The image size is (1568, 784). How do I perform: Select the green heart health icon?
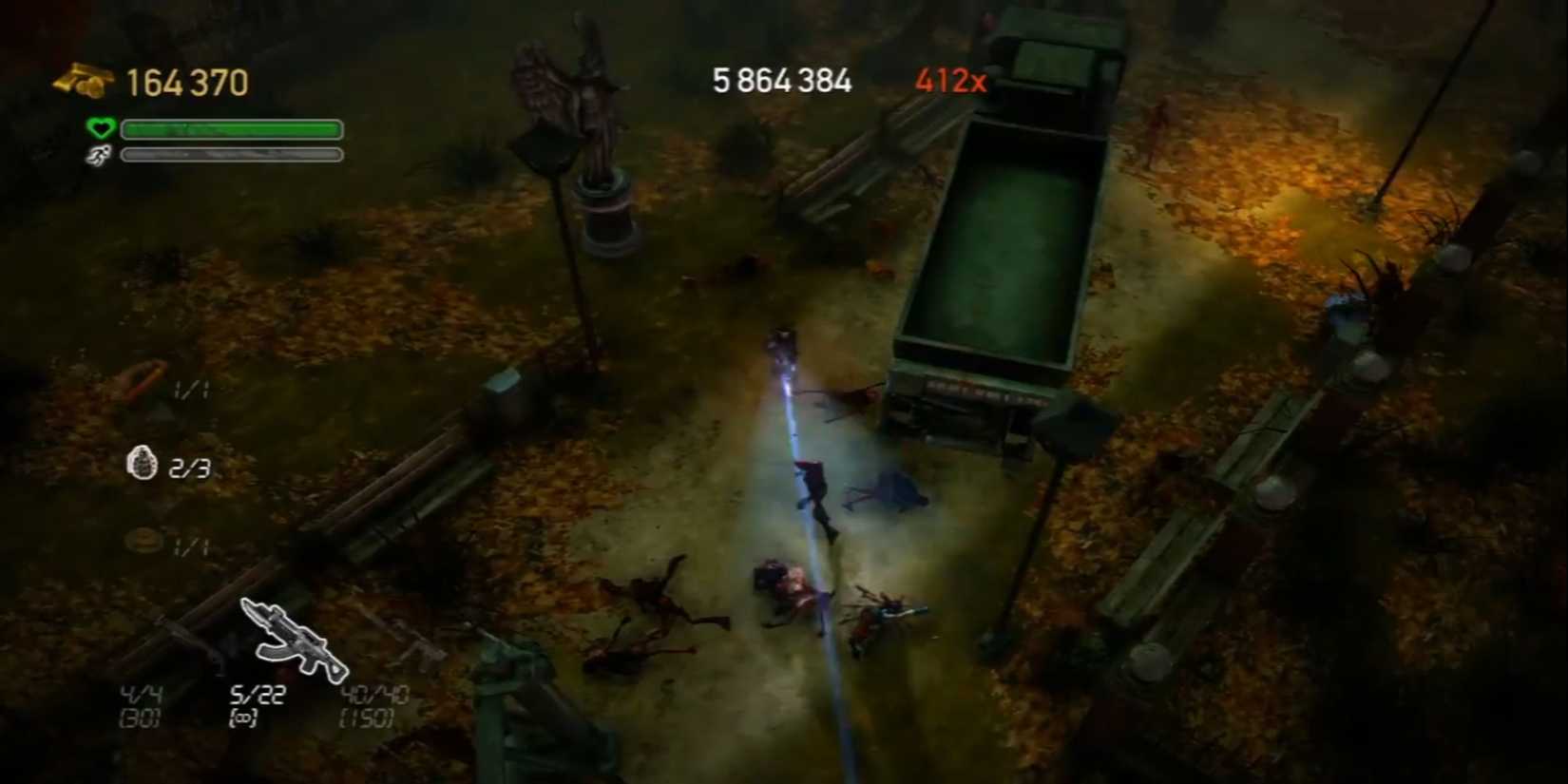pos(101,128)
